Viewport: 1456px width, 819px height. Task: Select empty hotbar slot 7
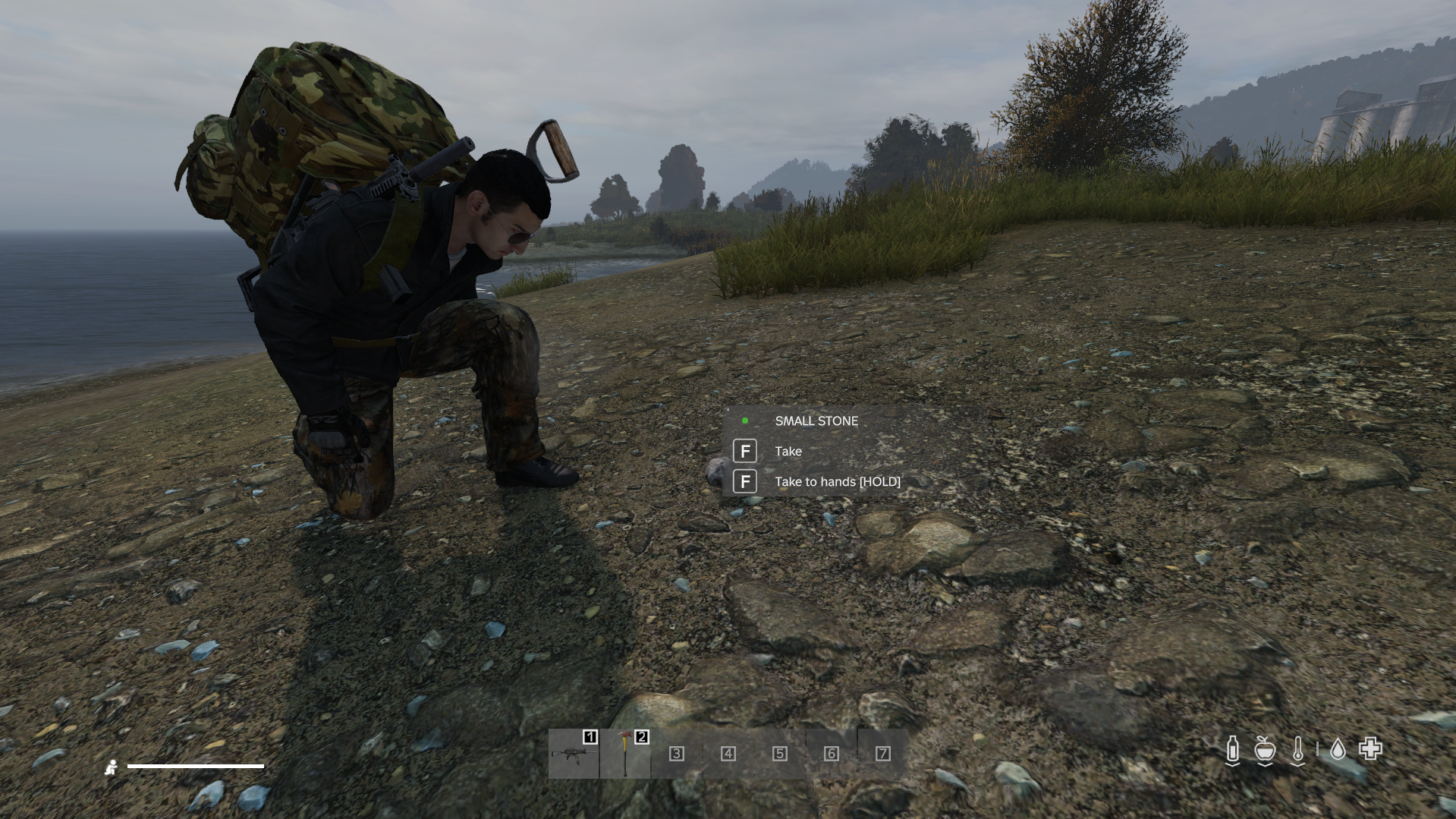[x=882, y=753]
